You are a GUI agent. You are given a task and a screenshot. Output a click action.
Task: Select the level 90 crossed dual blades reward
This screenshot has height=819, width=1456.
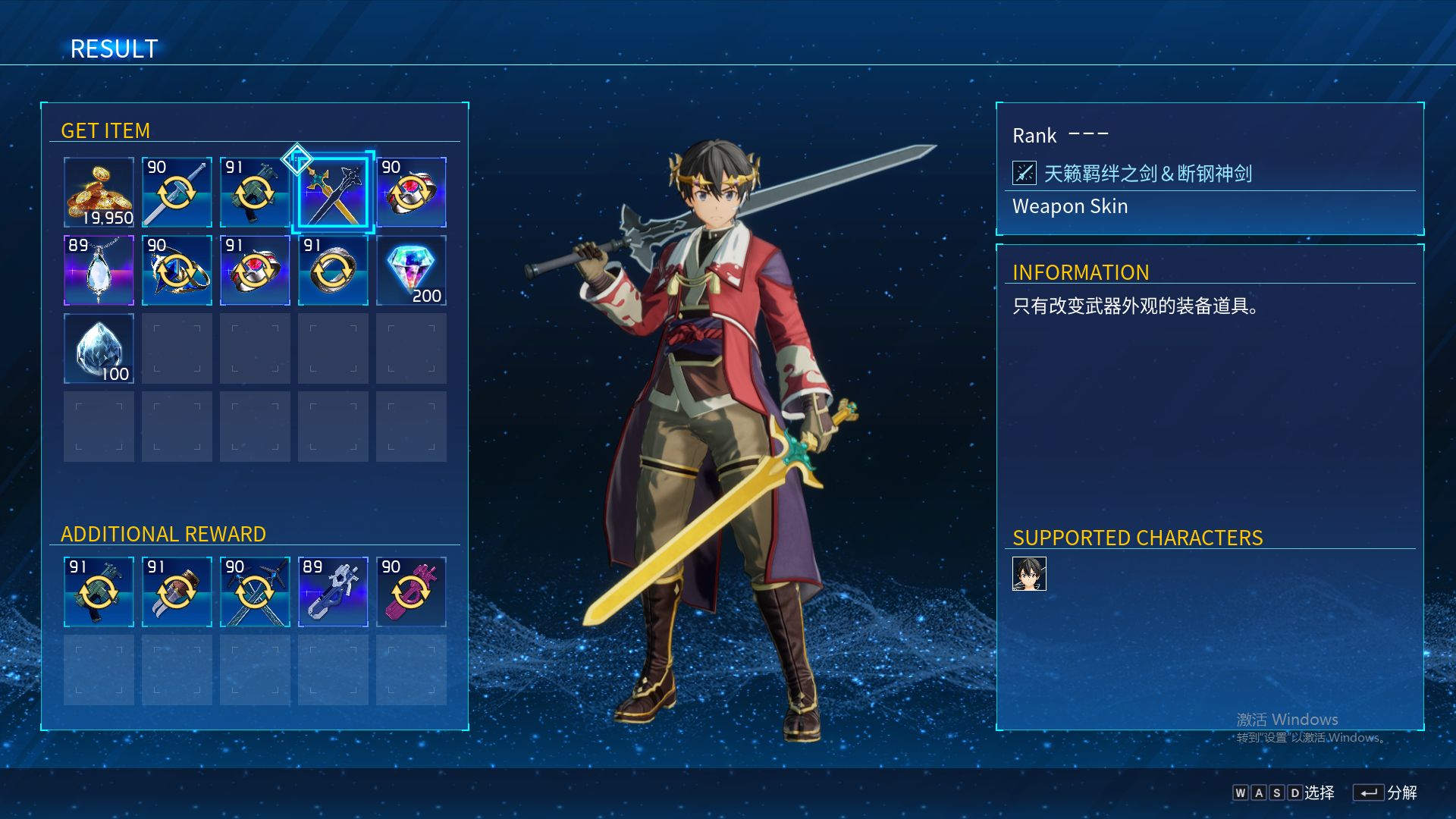[255, 592]
